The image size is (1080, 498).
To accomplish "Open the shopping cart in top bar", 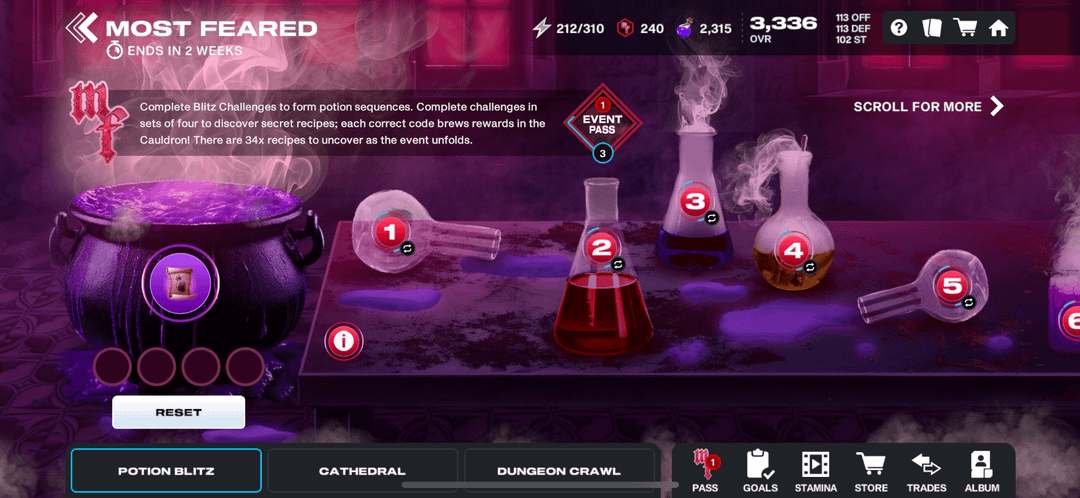I will (x=965, y=28).
